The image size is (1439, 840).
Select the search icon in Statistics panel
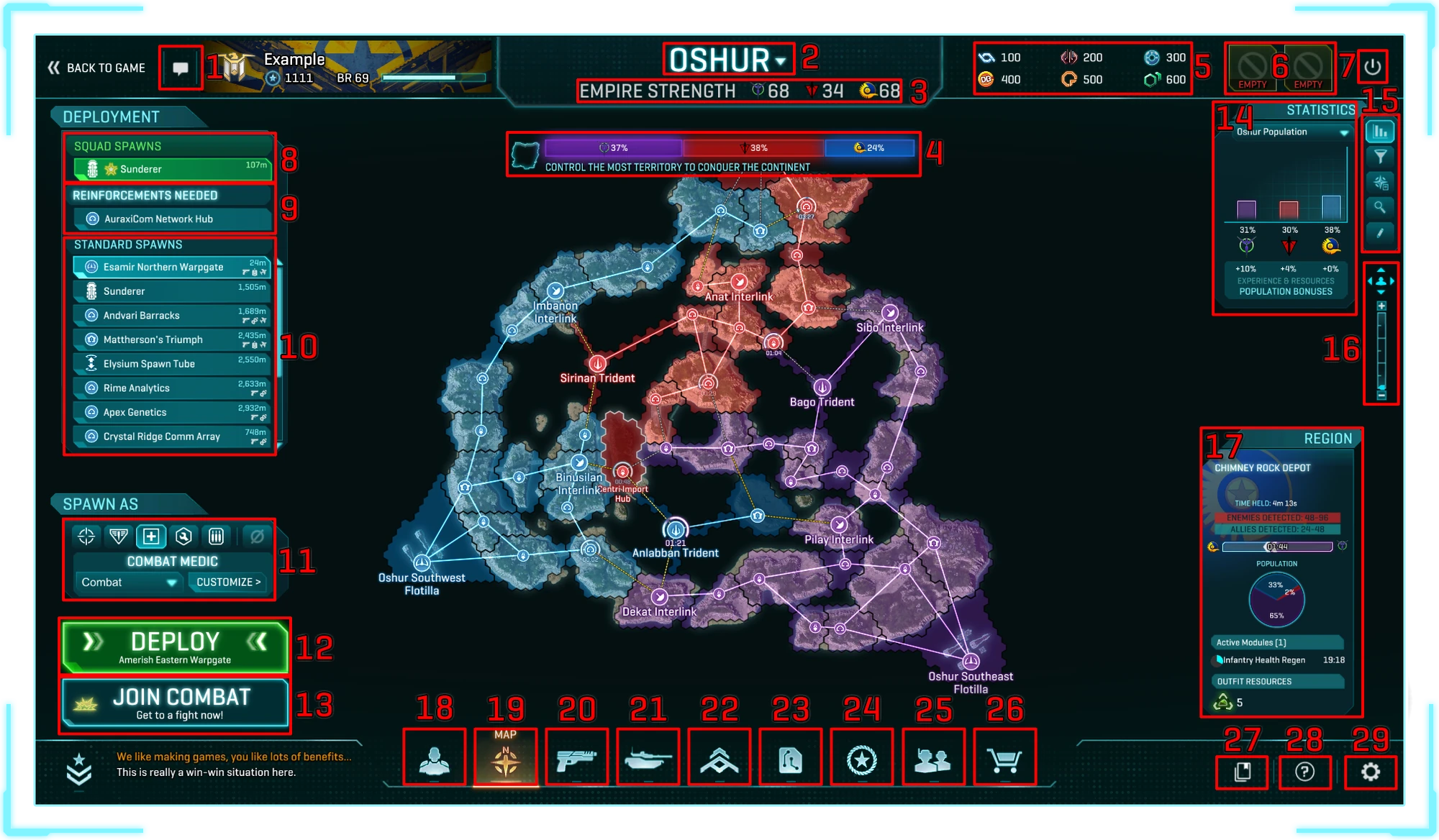point(1381,209)
